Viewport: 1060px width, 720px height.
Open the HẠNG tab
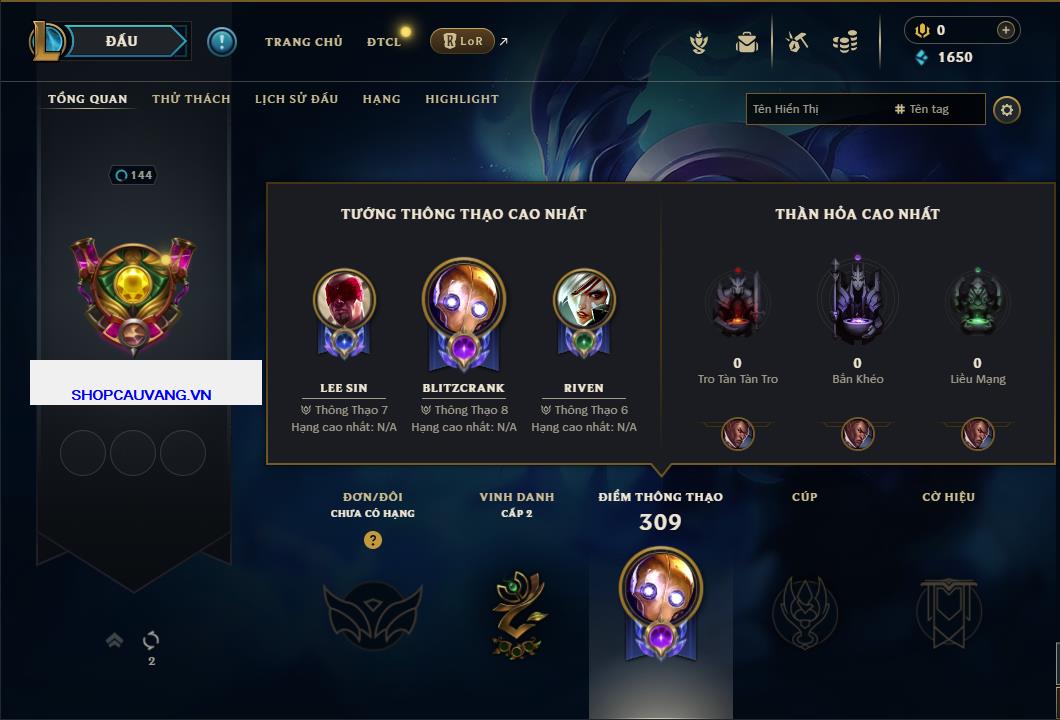pyautogui.click(x=381, y=99)
